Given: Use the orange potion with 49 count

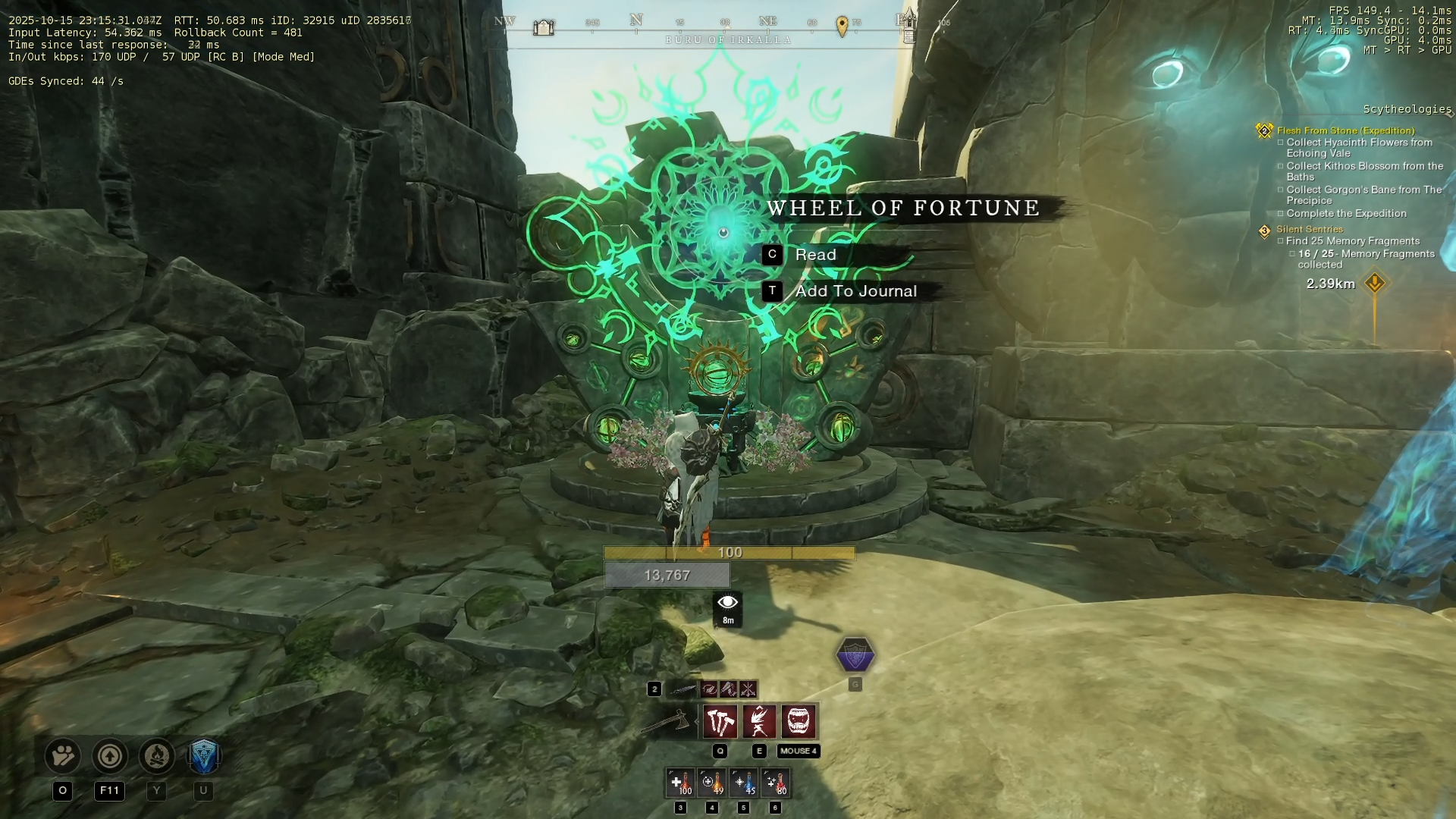Looking at the screenshot, I should pyautogui.click(x=712, y=783).
